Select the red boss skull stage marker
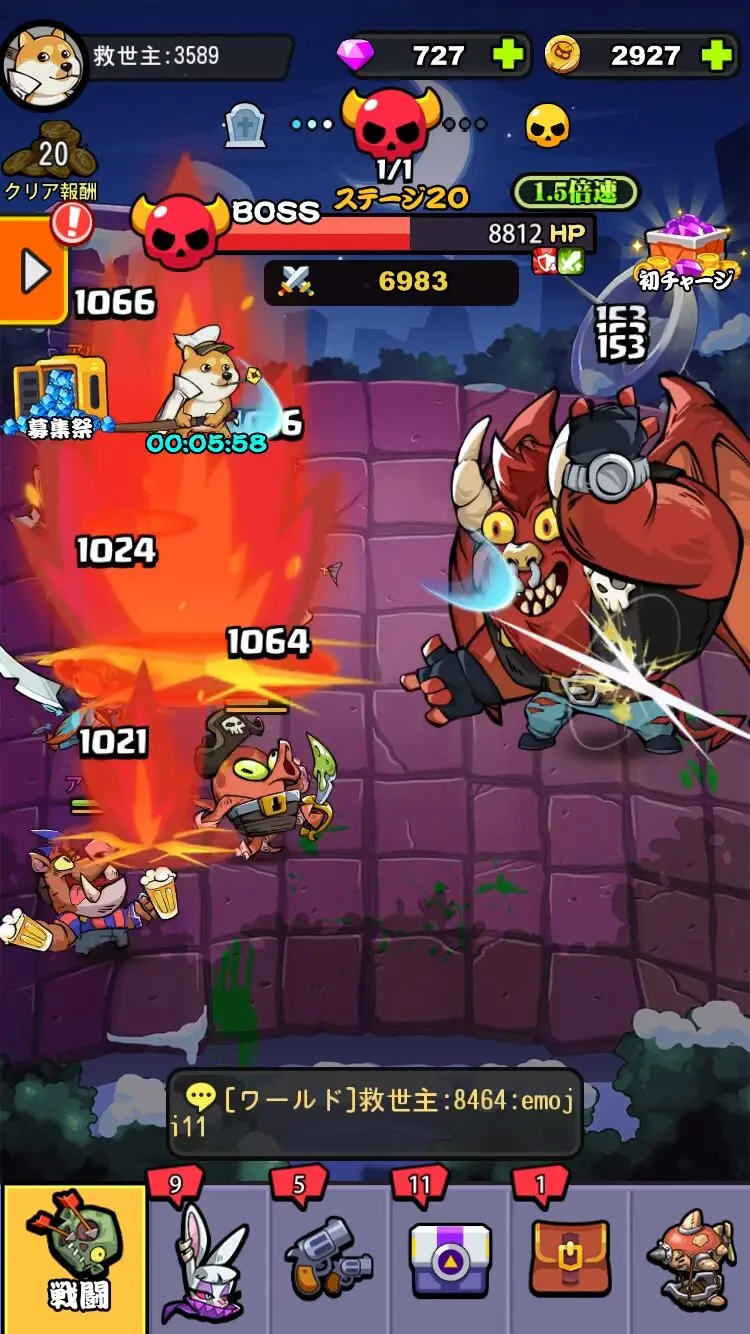This screenshot has width=750, height=1334. (x=391, y=122)
